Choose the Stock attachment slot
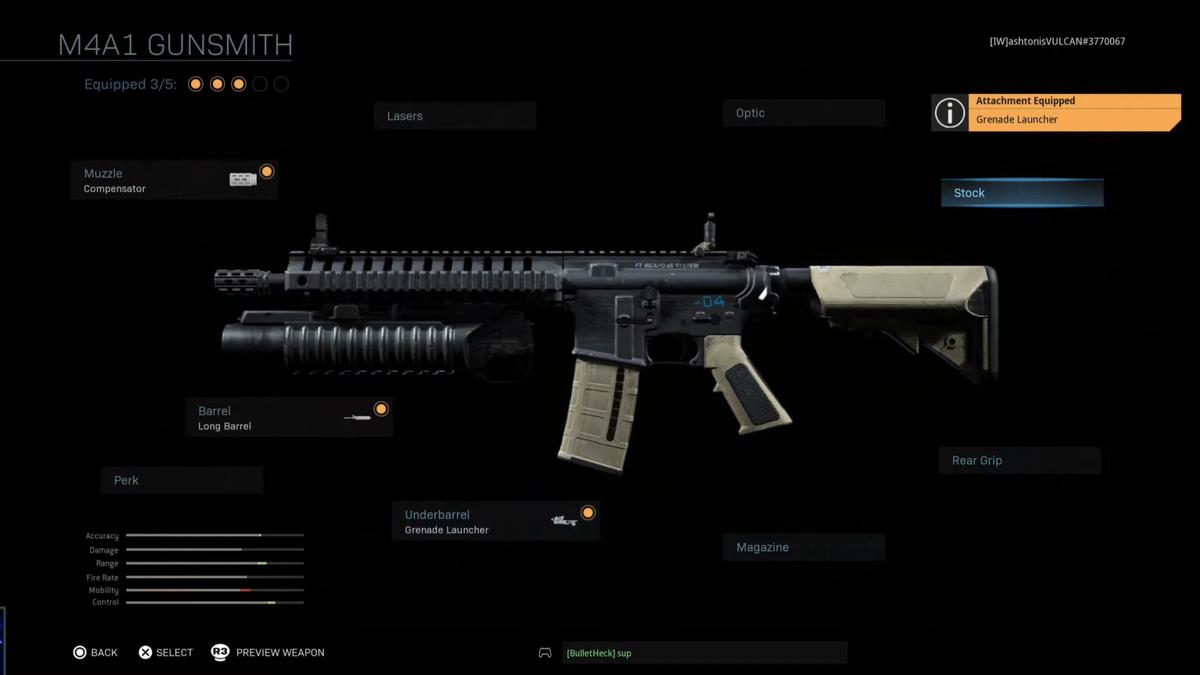 [1021, 193]
